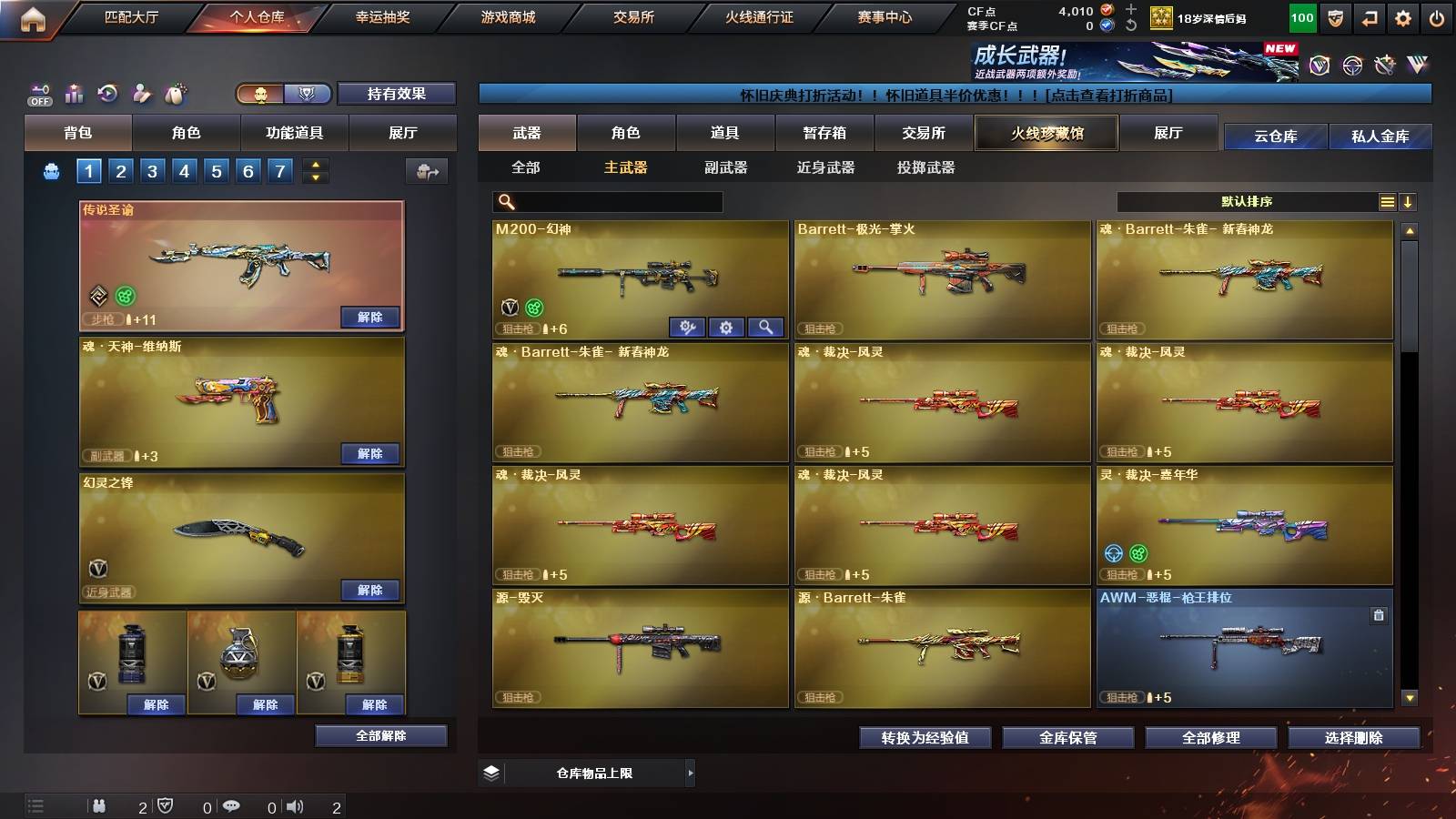Click the replay circular-arrow icon in the toolbar

click(x=106, y=91)
